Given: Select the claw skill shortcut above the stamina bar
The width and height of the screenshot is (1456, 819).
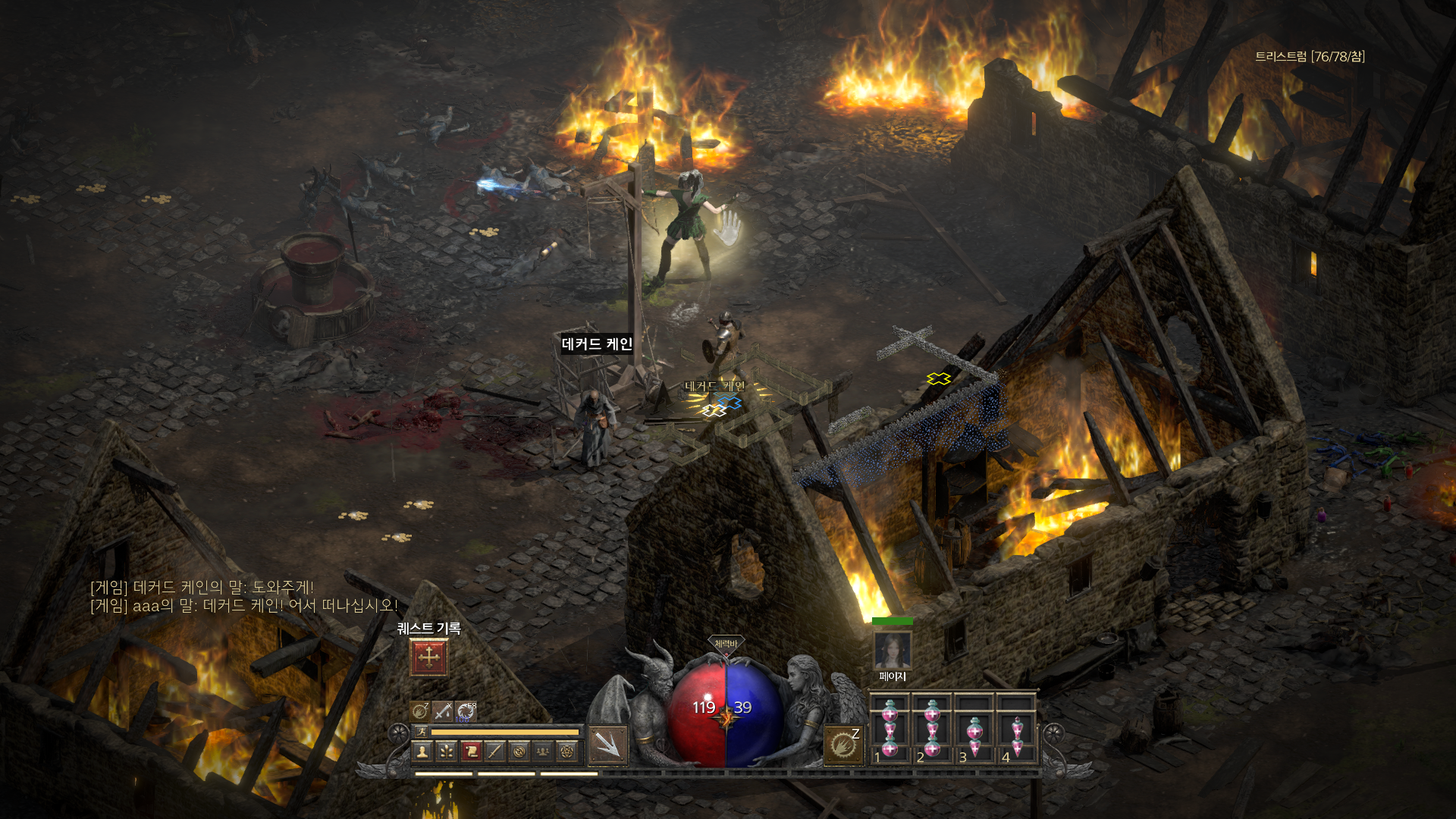Looking at the screenshot, I should [x=420, y=711].
